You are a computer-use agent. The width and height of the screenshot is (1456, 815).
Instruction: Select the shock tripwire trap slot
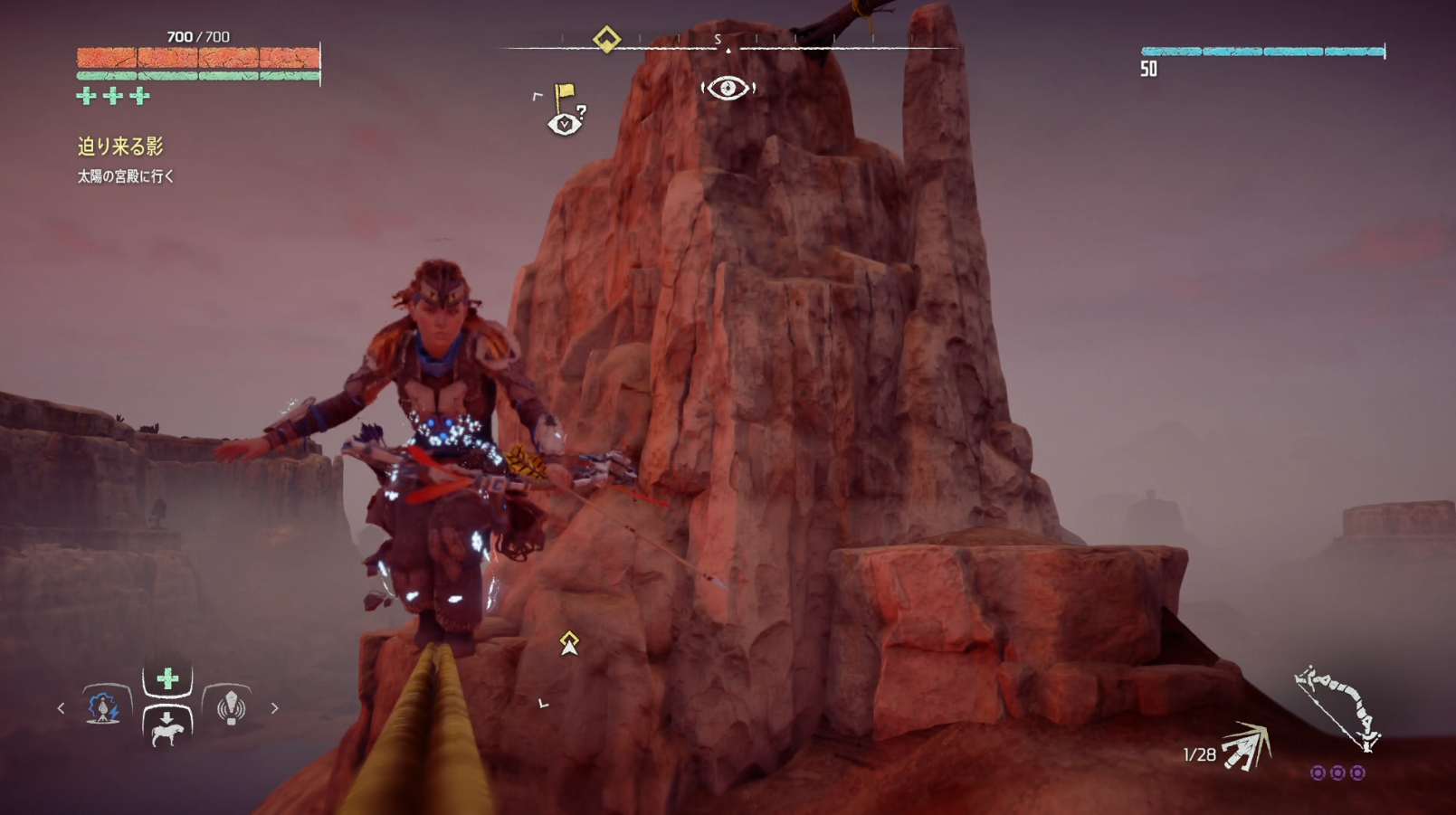click(x=104, y=707)
